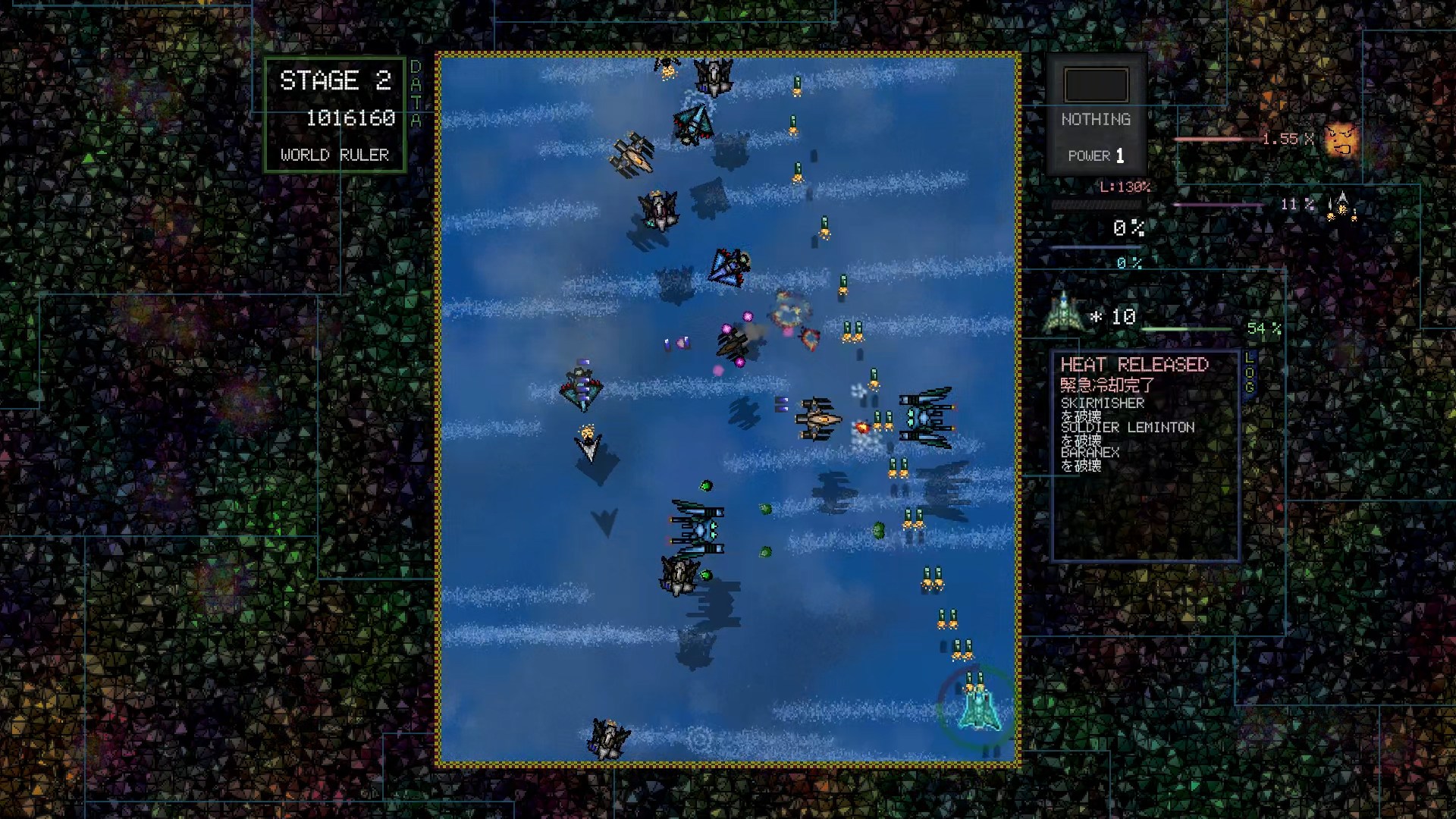
Task: Open the vertical LOG tab label
Action: (1250, 372)
